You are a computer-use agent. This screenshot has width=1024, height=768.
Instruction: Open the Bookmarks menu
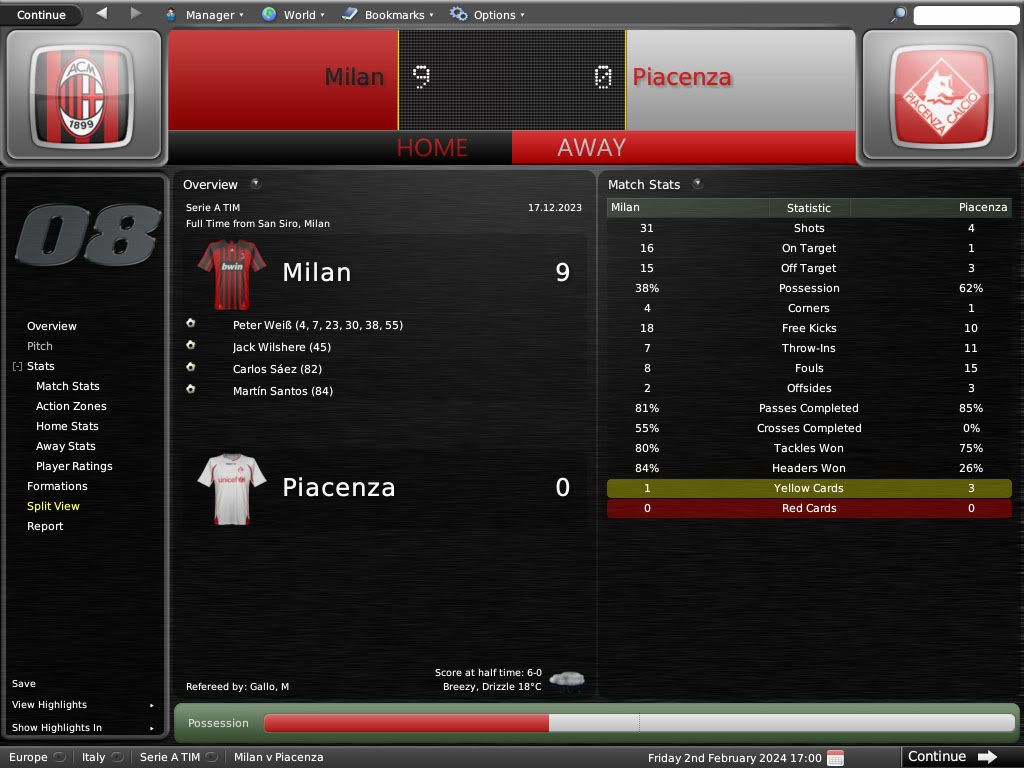[387, 15]
